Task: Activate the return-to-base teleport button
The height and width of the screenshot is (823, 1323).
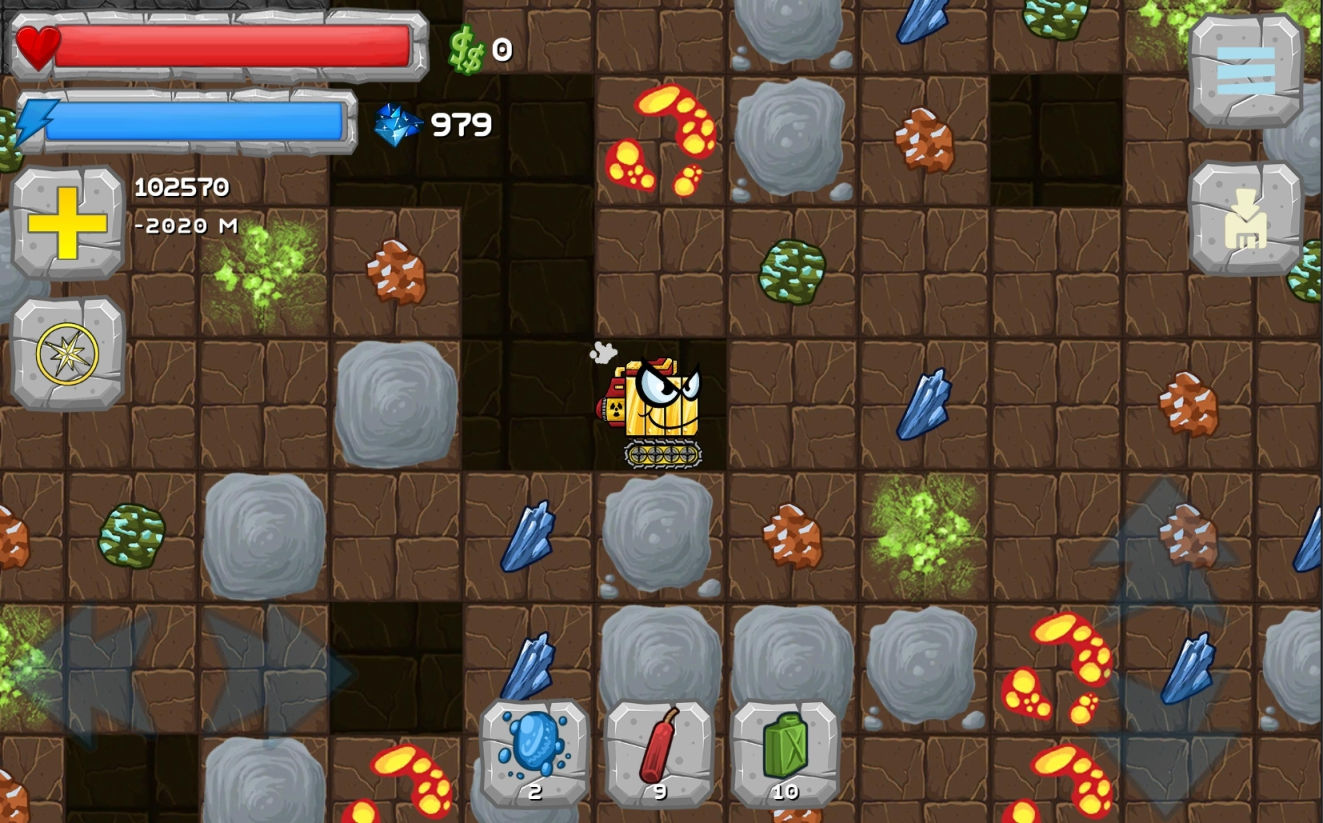Action: click(x=1245, y=219)
